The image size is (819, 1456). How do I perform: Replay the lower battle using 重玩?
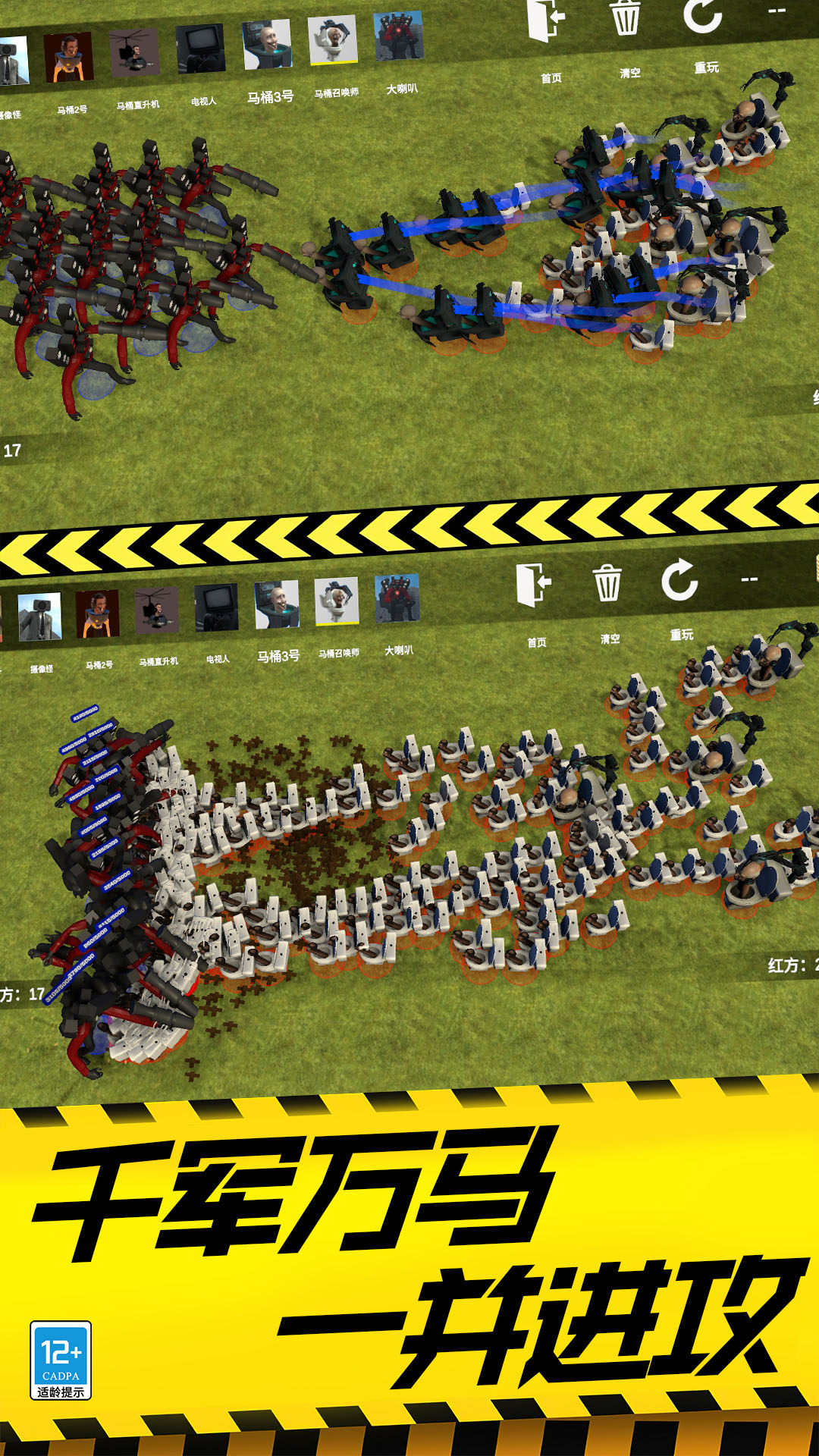pos(679,580)
